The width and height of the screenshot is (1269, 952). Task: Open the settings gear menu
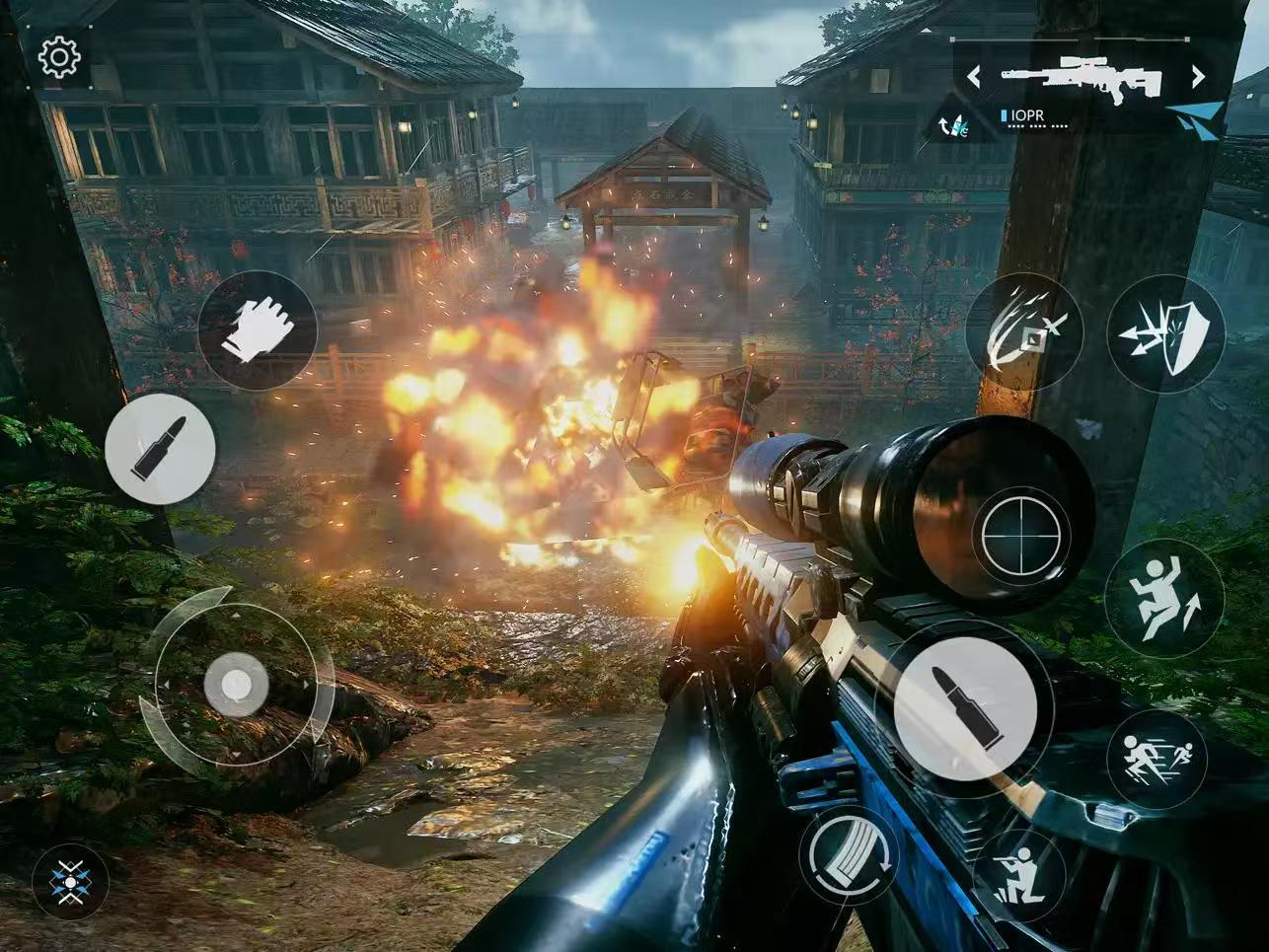point(59,58)
